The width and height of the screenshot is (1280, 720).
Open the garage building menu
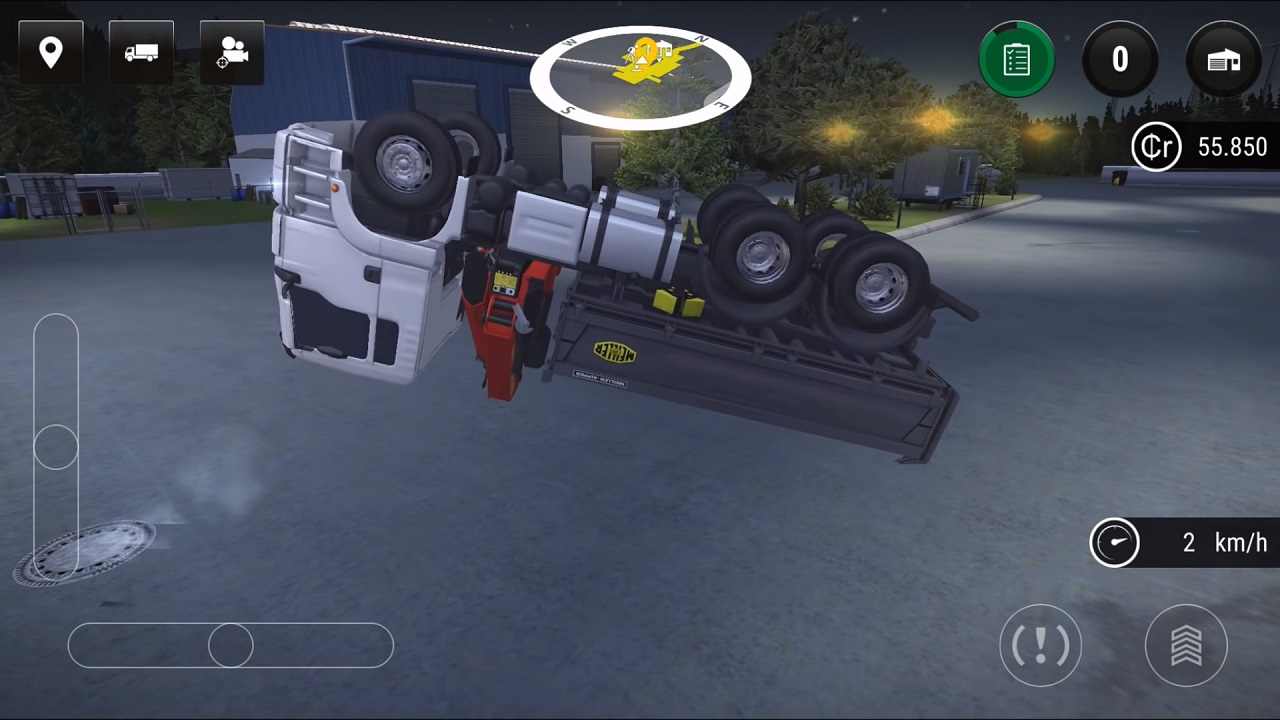pos(1223,60)
